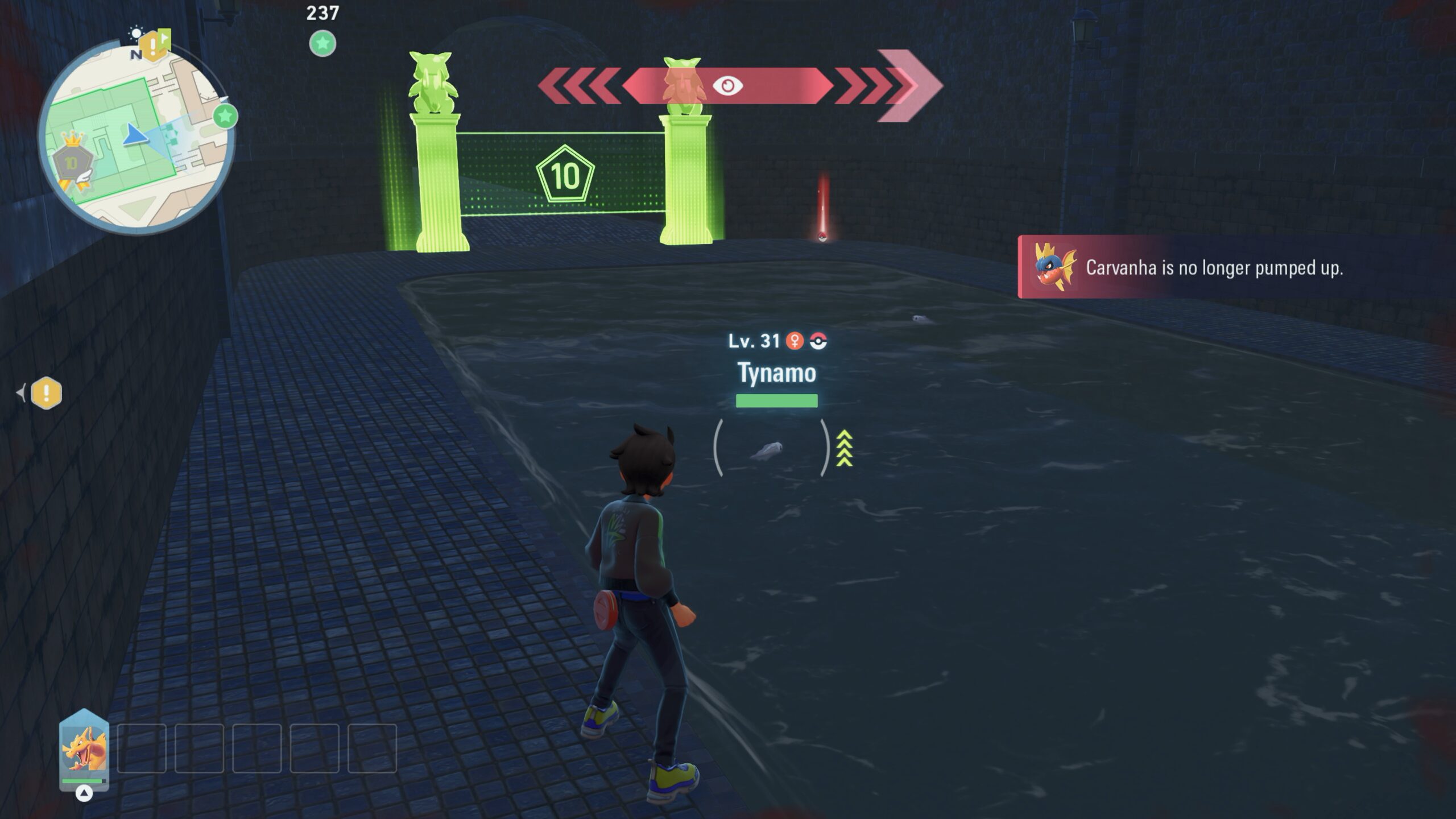The image size is (1456, 819).
Task: Click the yellow exclamation marker above minimap
Action: click(152, 45)
